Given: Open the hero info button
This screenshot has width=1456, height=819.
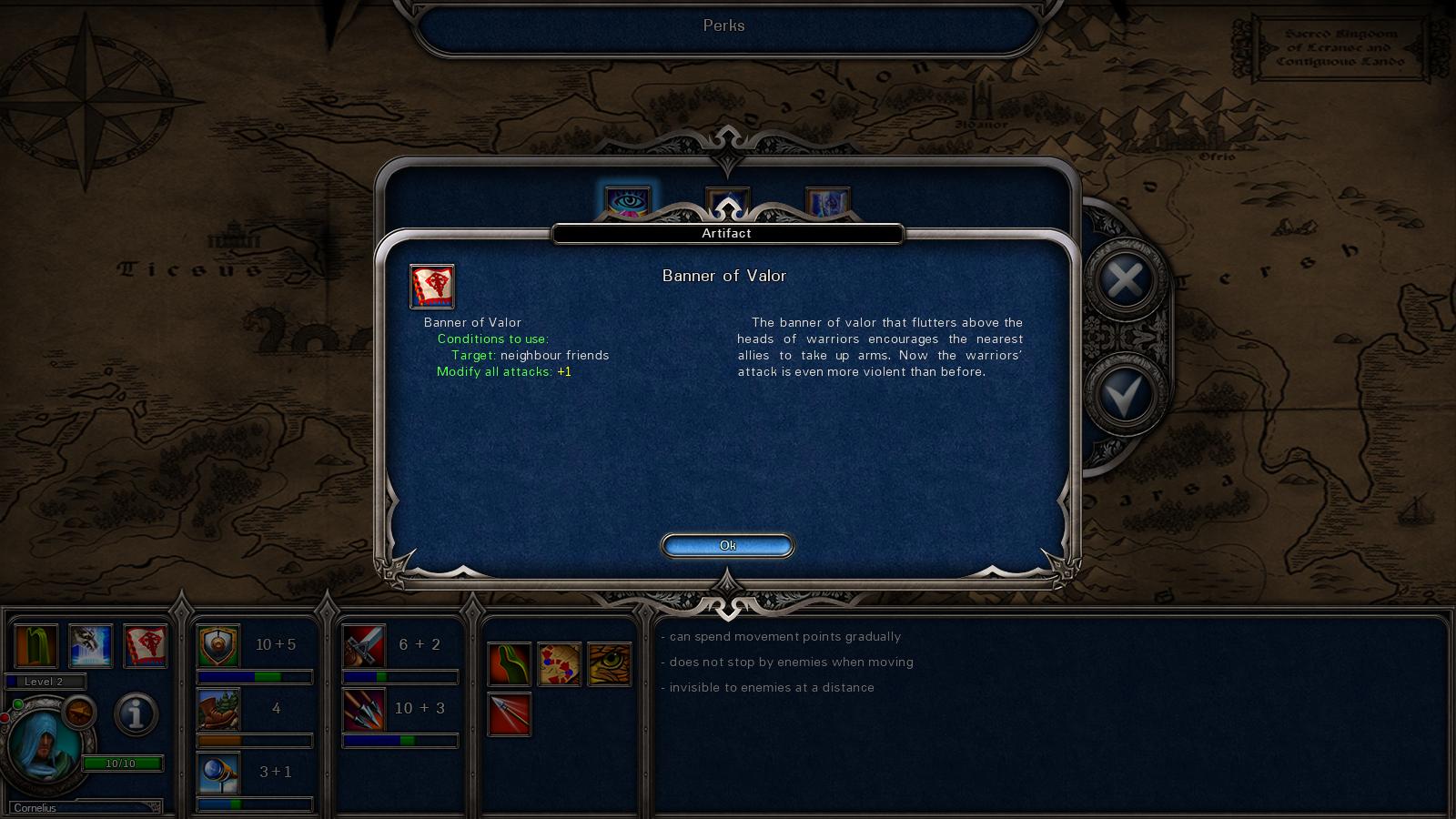Looking at the screenshot, I should (x=136, y=714).
